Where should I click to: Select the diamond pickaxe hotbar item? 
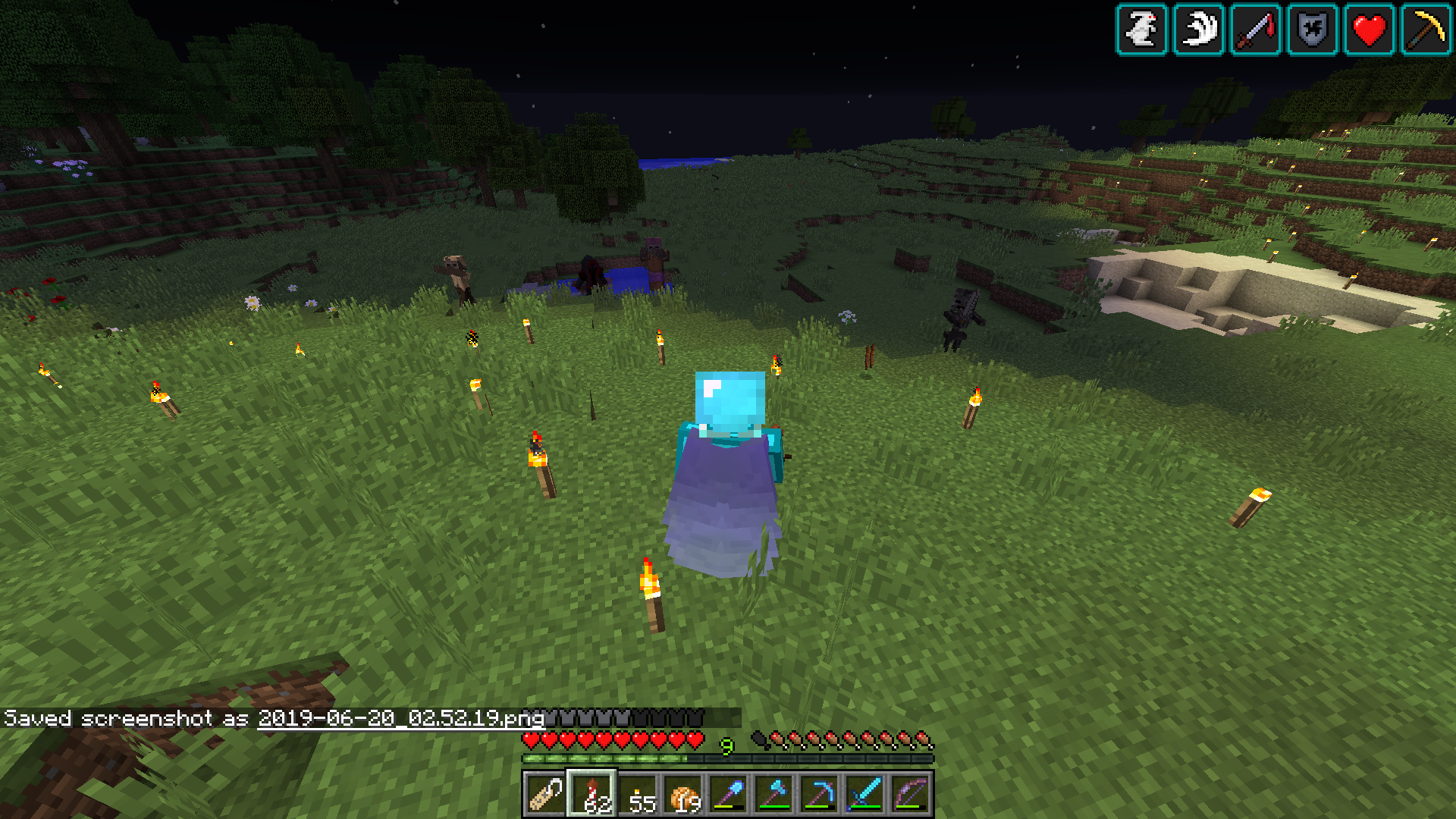click(x=821, y=792)
